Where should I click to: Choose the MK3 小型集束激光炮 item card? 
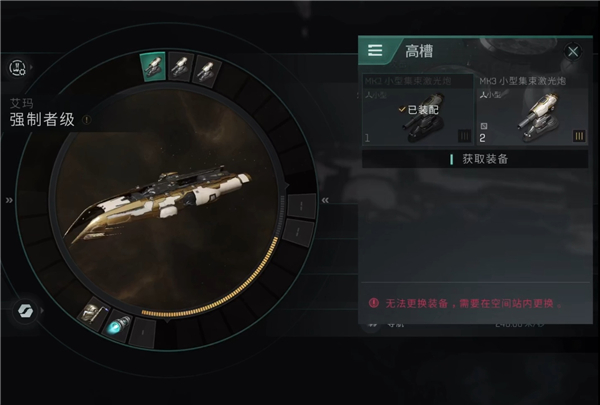point(532,112)
